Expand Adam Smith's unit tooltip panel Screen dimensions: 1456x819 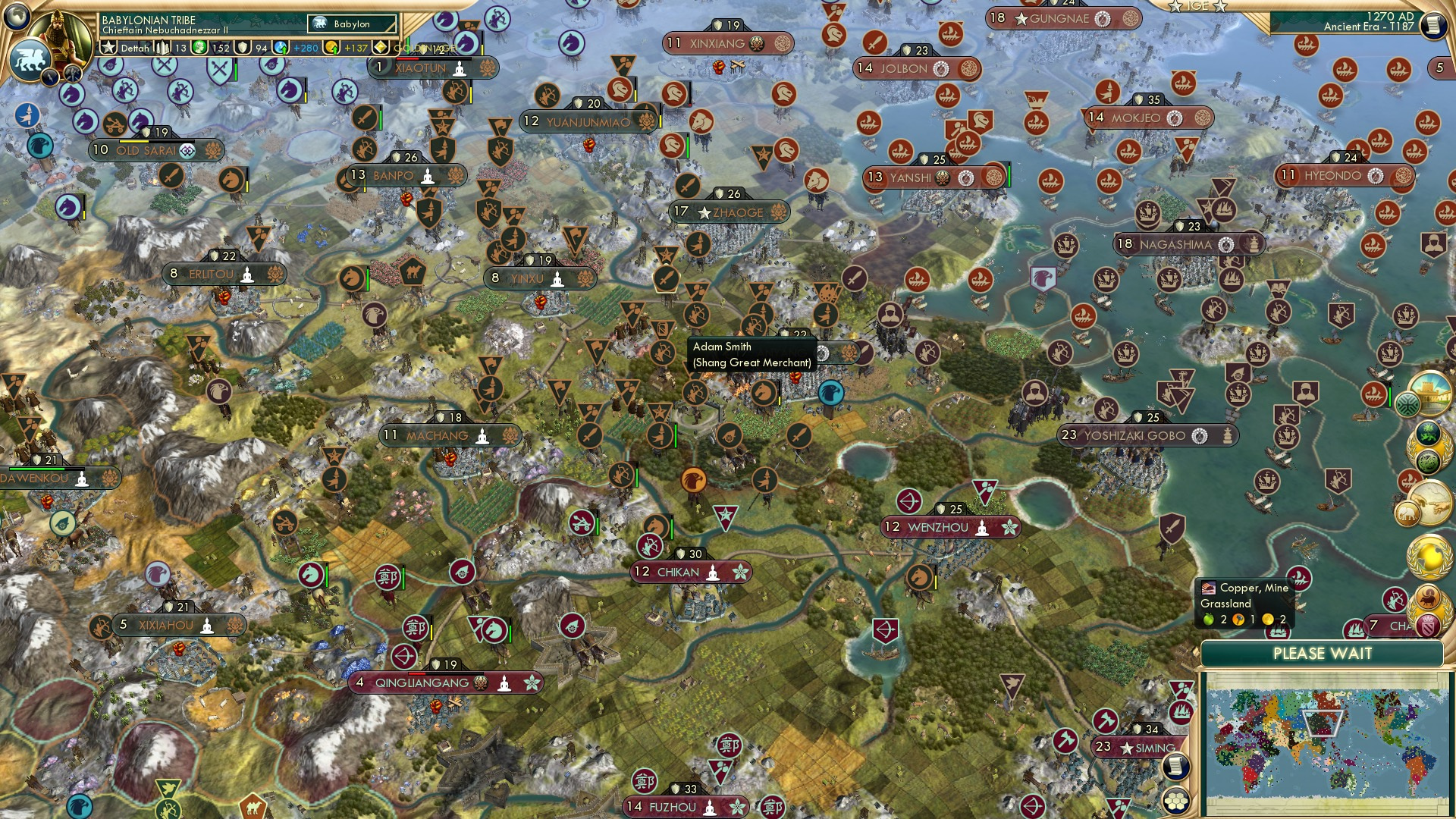751,354
